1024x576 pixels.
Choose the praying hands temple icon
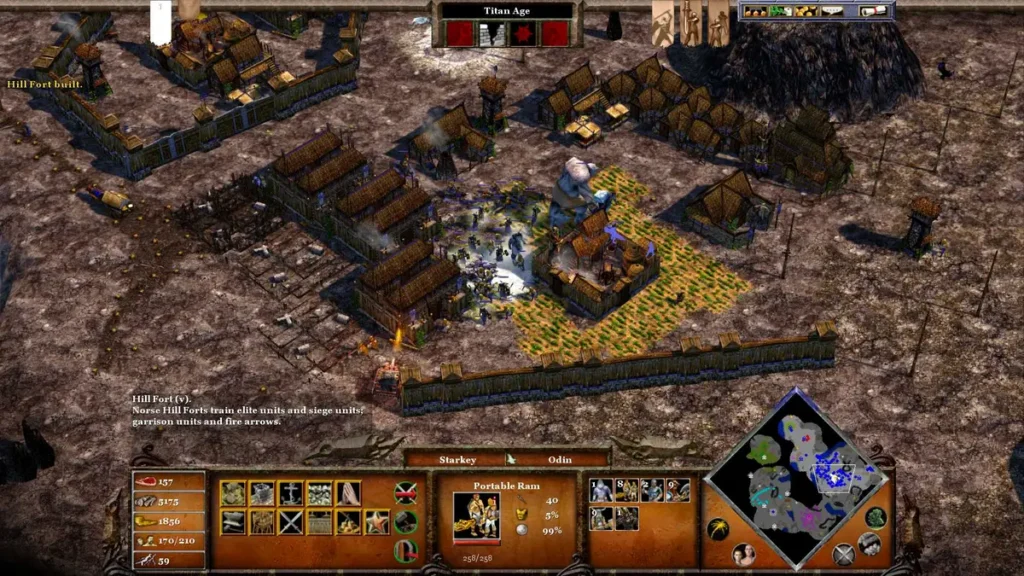pos(349,493)
